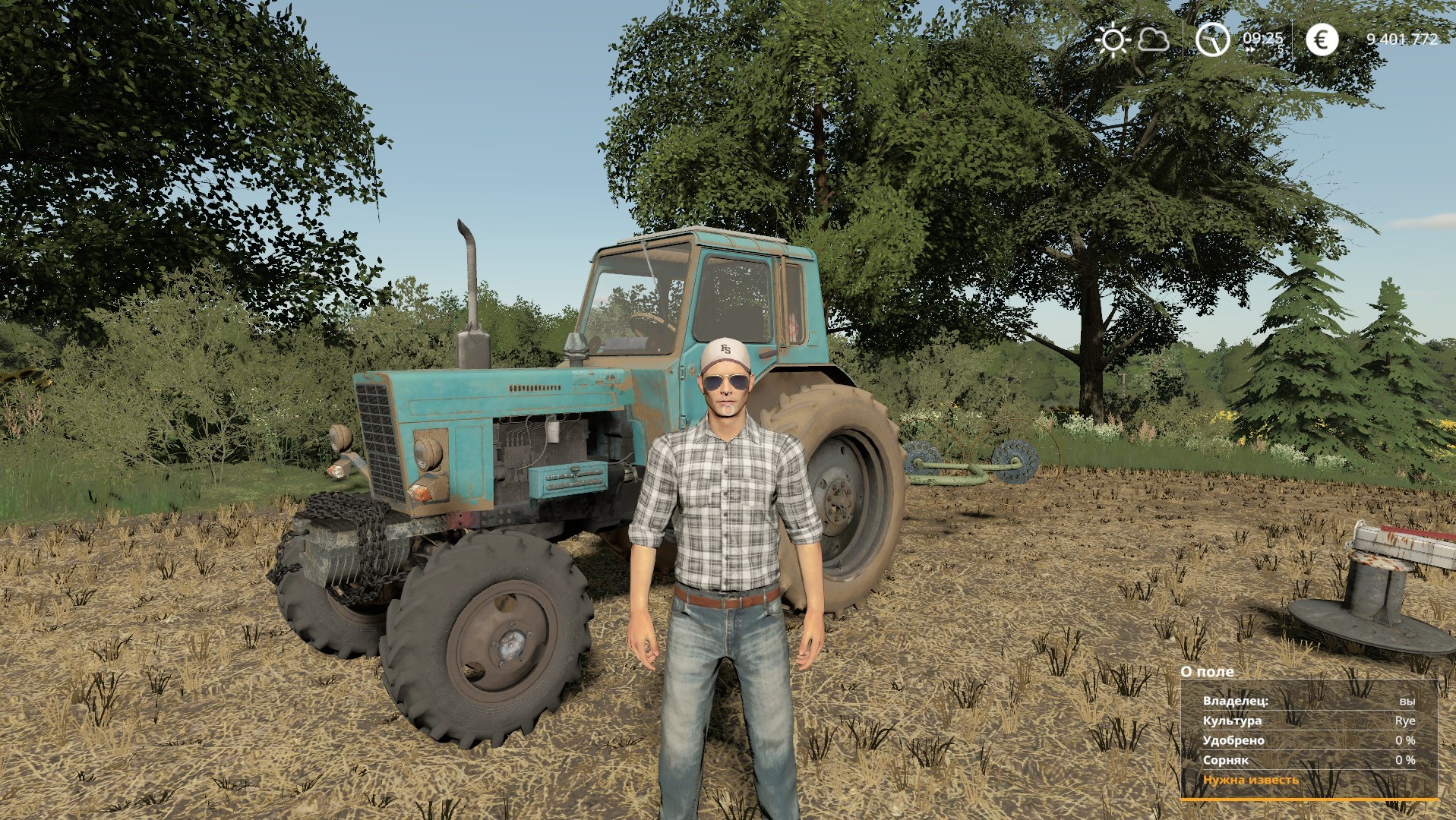Select the weather forecast icon group

coord(1132,39)
